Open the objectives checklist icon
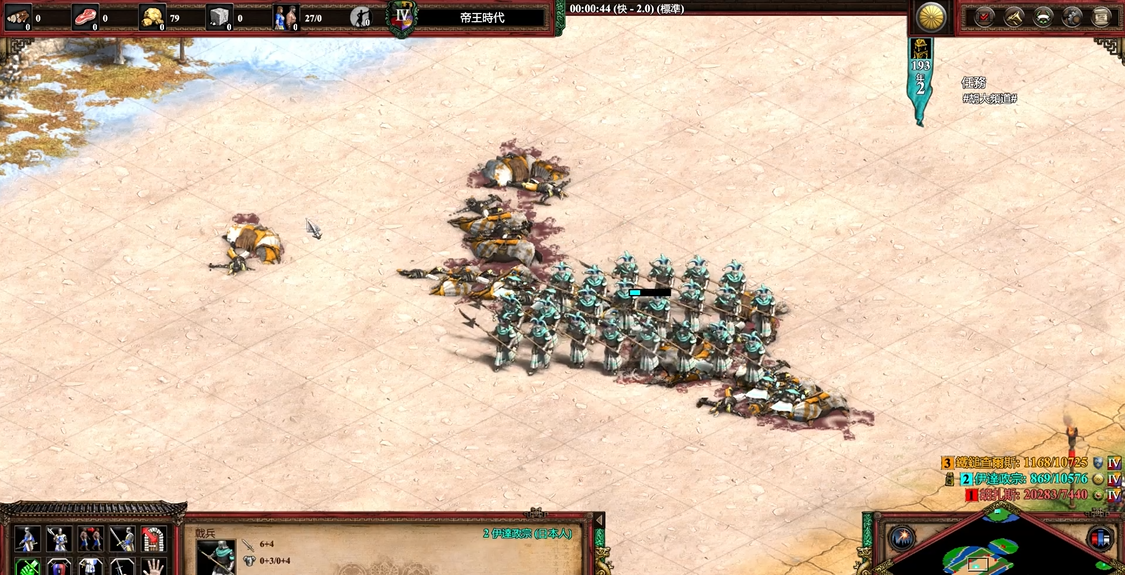1125x575 pixels. coord(985,17)
